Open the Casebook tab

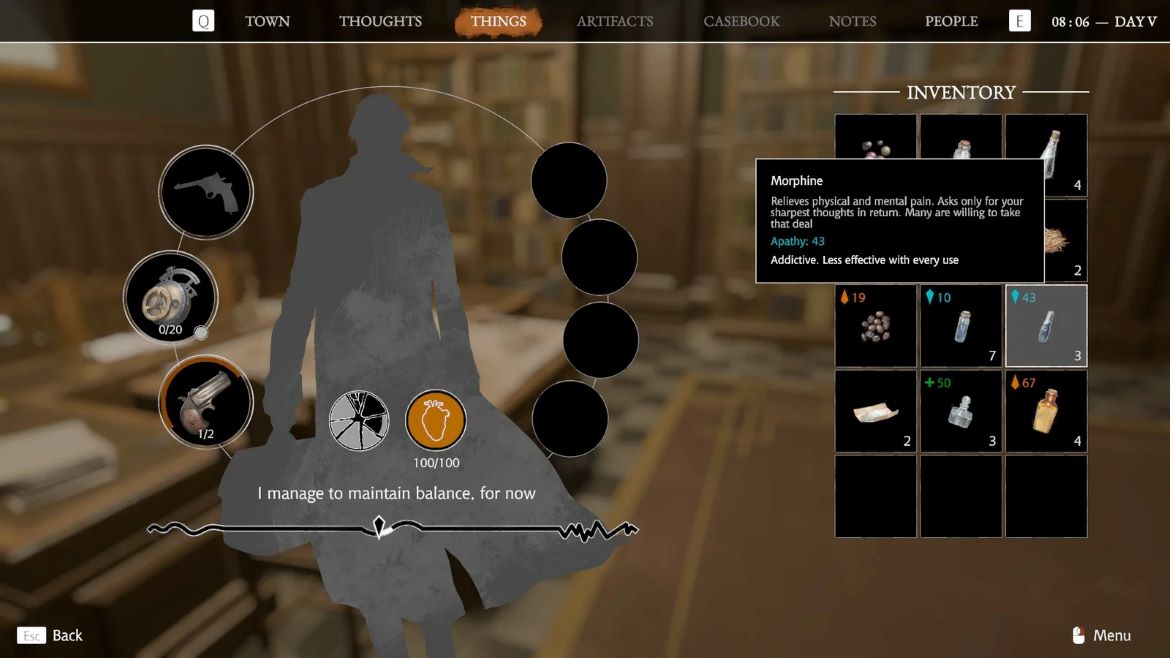tap(741, 21)
